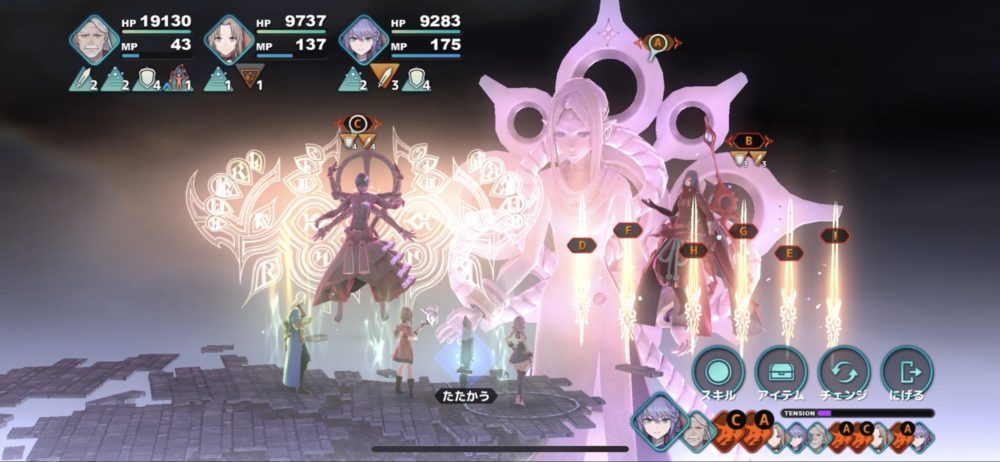This screenshot has width=1000, height=462.
Task: Choose にげる to flee battle
Action: point(907,372)
